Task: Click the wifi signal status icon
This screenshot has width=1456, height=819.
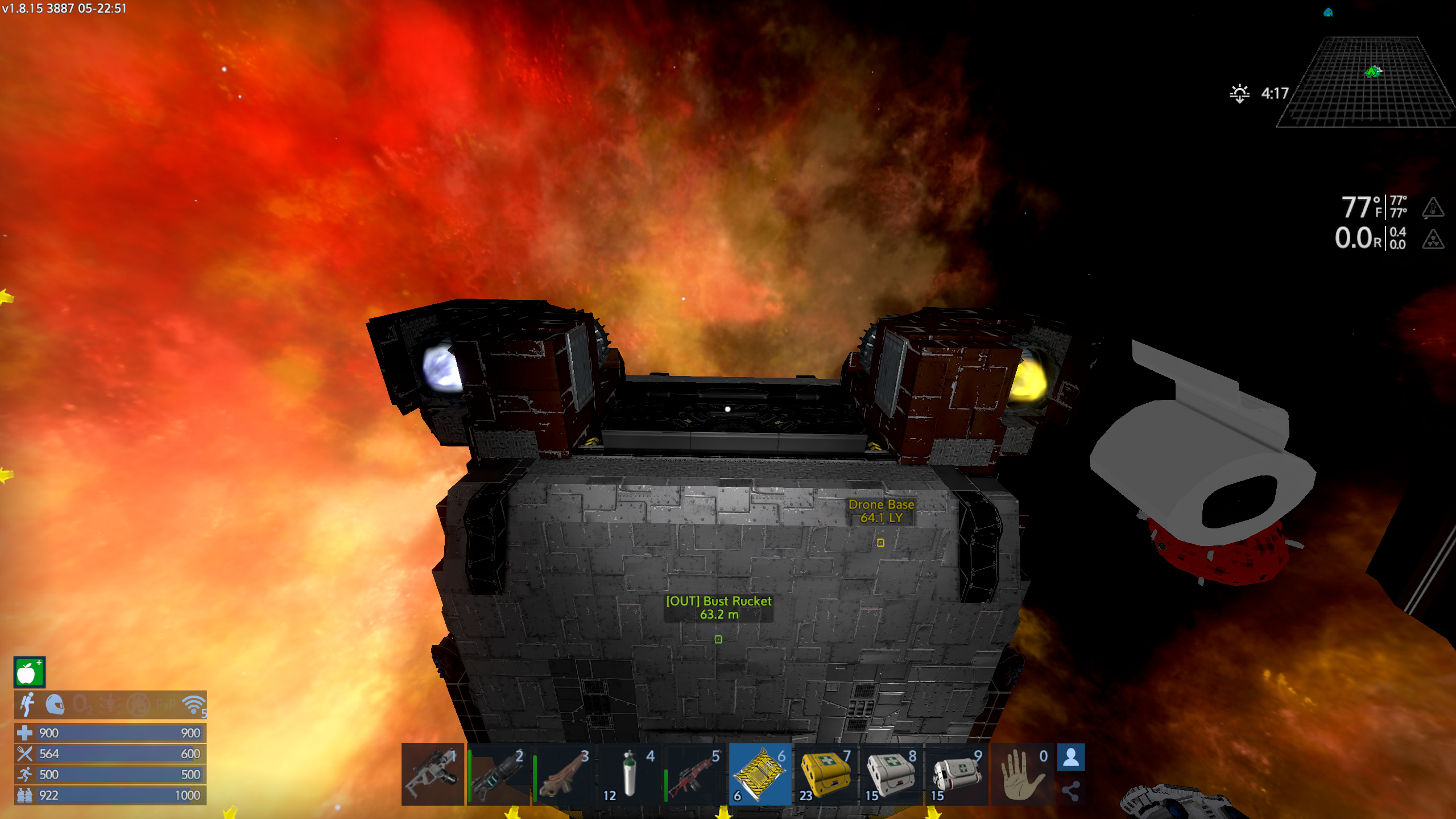Action: 194,705
